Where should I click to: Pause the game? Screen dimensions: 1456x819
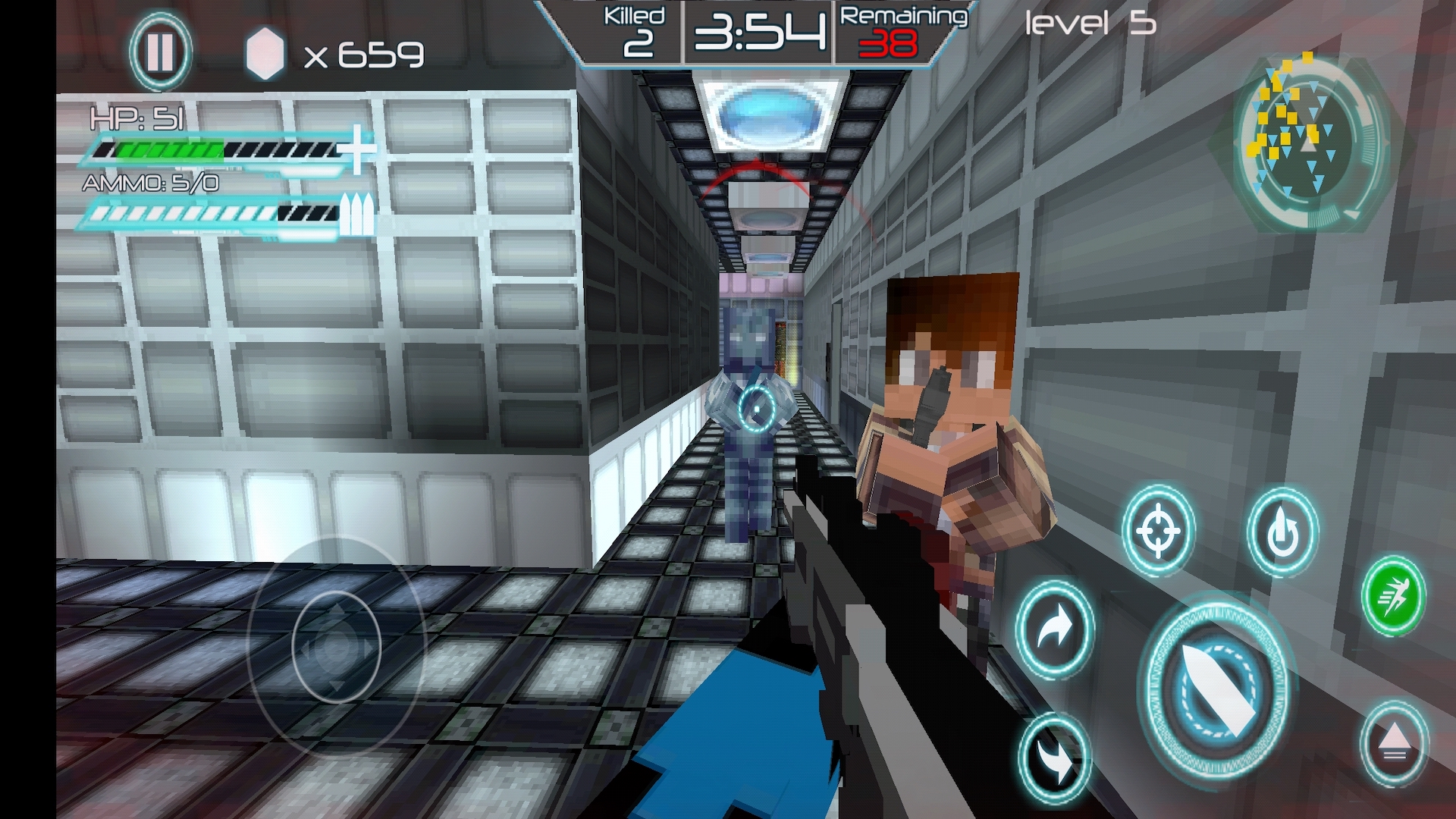[x=159, y=52]
